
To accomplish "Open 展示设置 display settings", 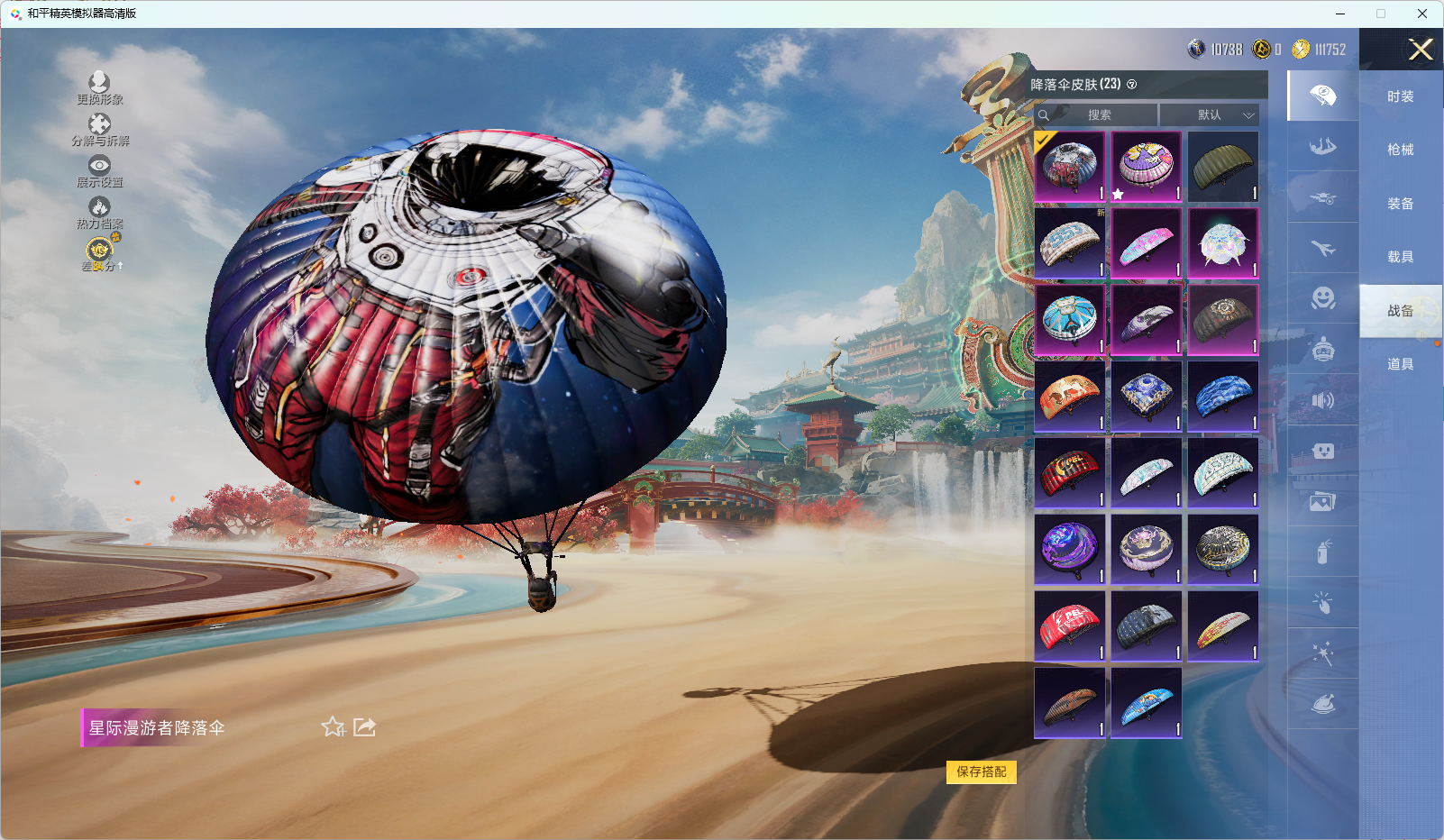I will pos(99,171).
